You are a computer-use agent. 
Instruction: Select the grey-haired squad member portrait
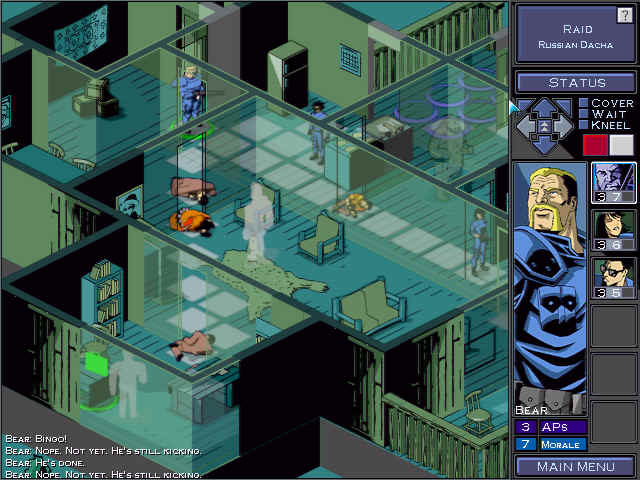coord(614,182)
